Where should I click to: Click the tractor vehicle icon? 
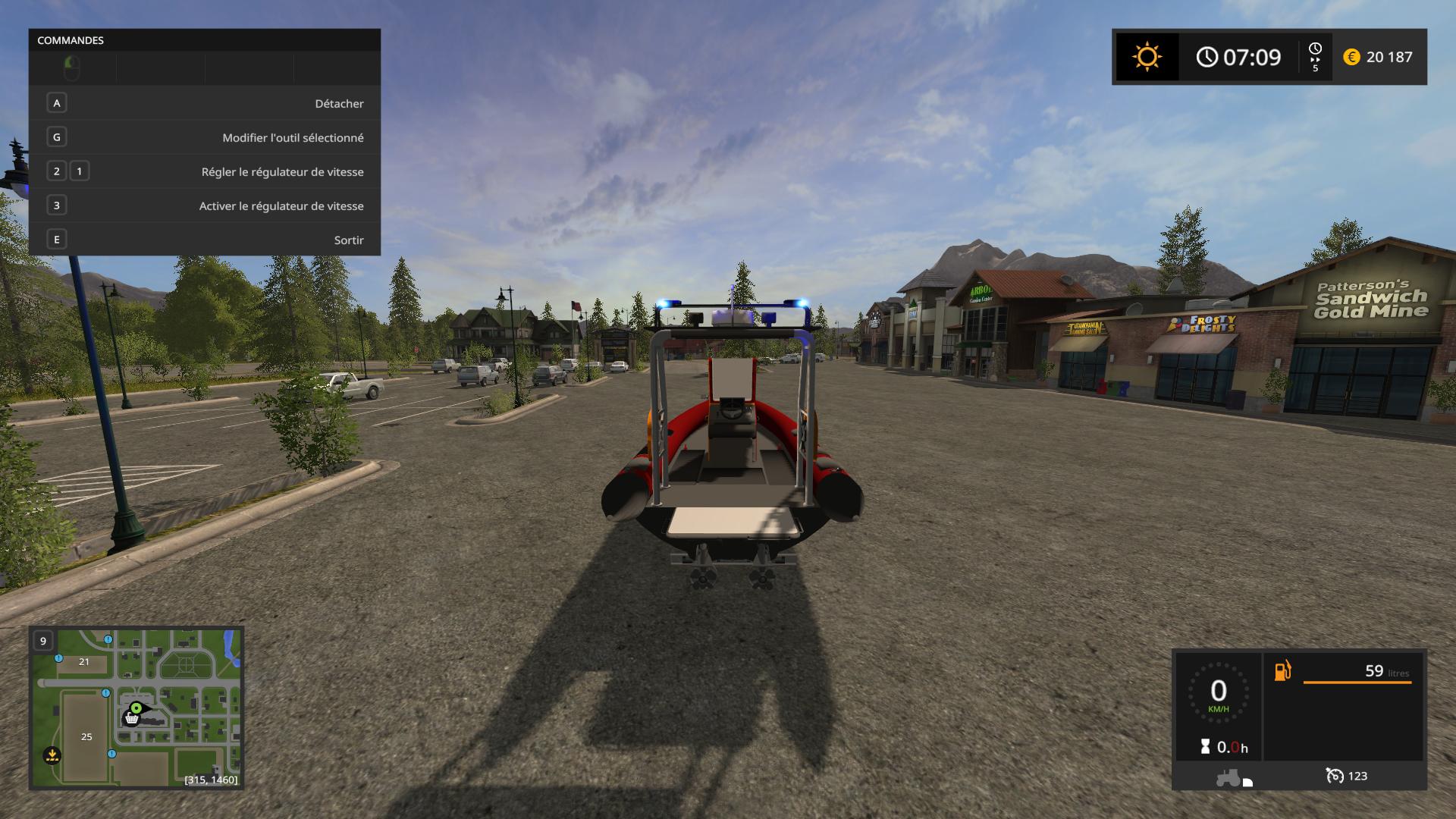click(1228, 777)
